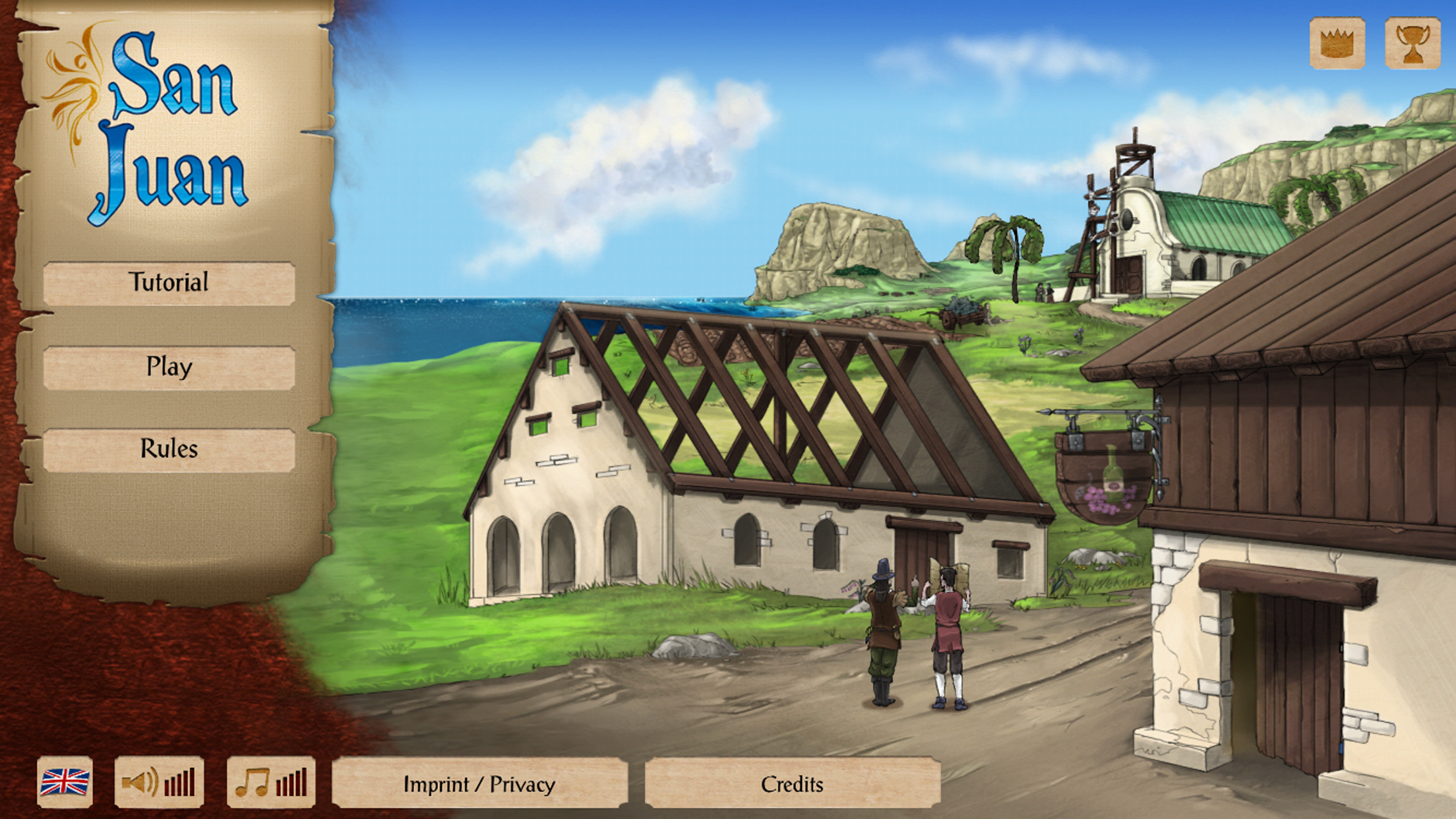This screenshot has height=819, width=1456.
Task: Open the Imprint / Privacy page
Action: [x=479, y=784]
